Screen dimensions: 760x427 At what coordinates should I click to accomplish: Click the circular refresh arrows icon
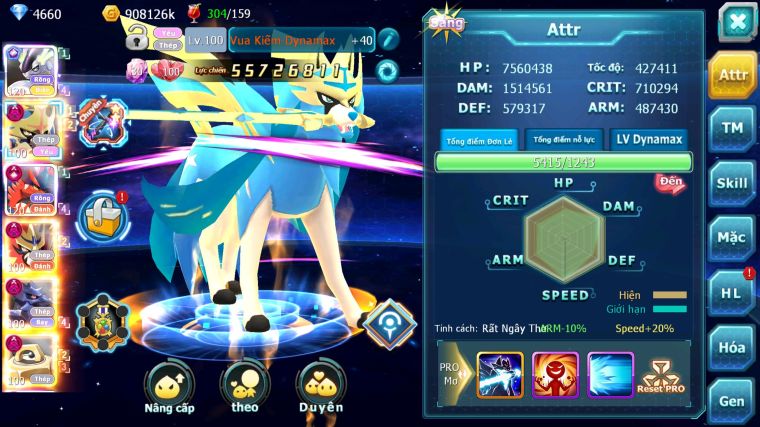click(x=386, y=71)
